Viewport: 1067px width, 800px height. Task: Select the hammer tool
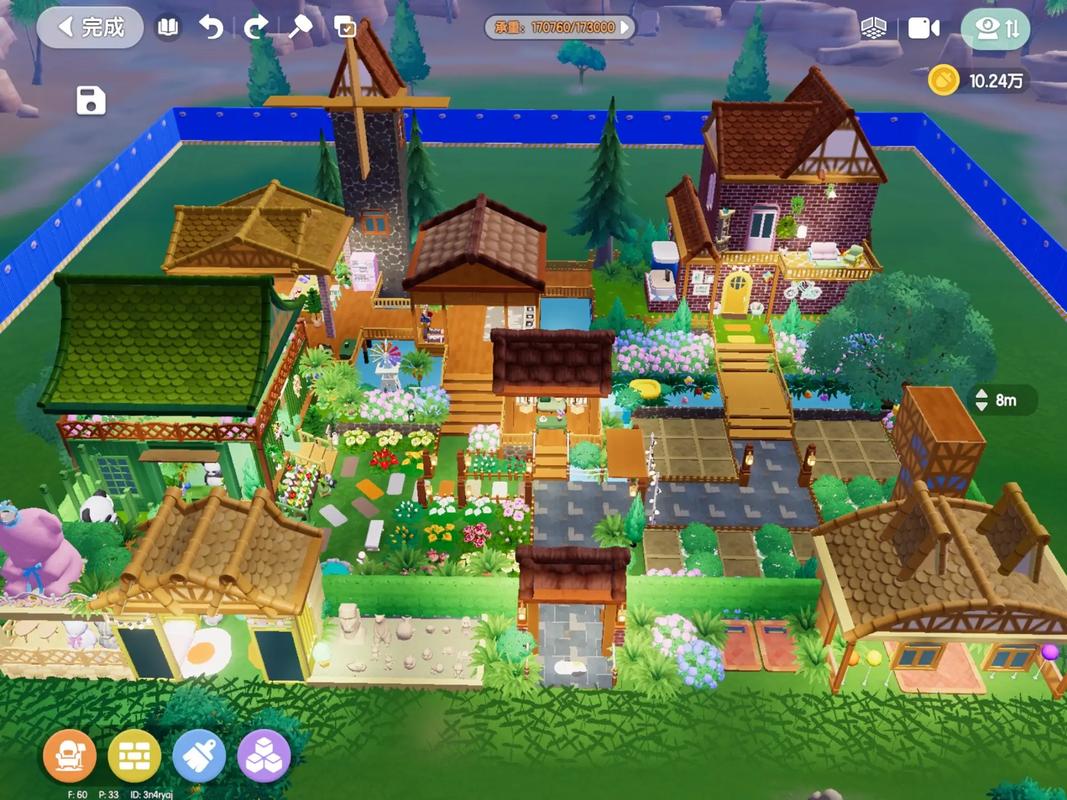300,28
